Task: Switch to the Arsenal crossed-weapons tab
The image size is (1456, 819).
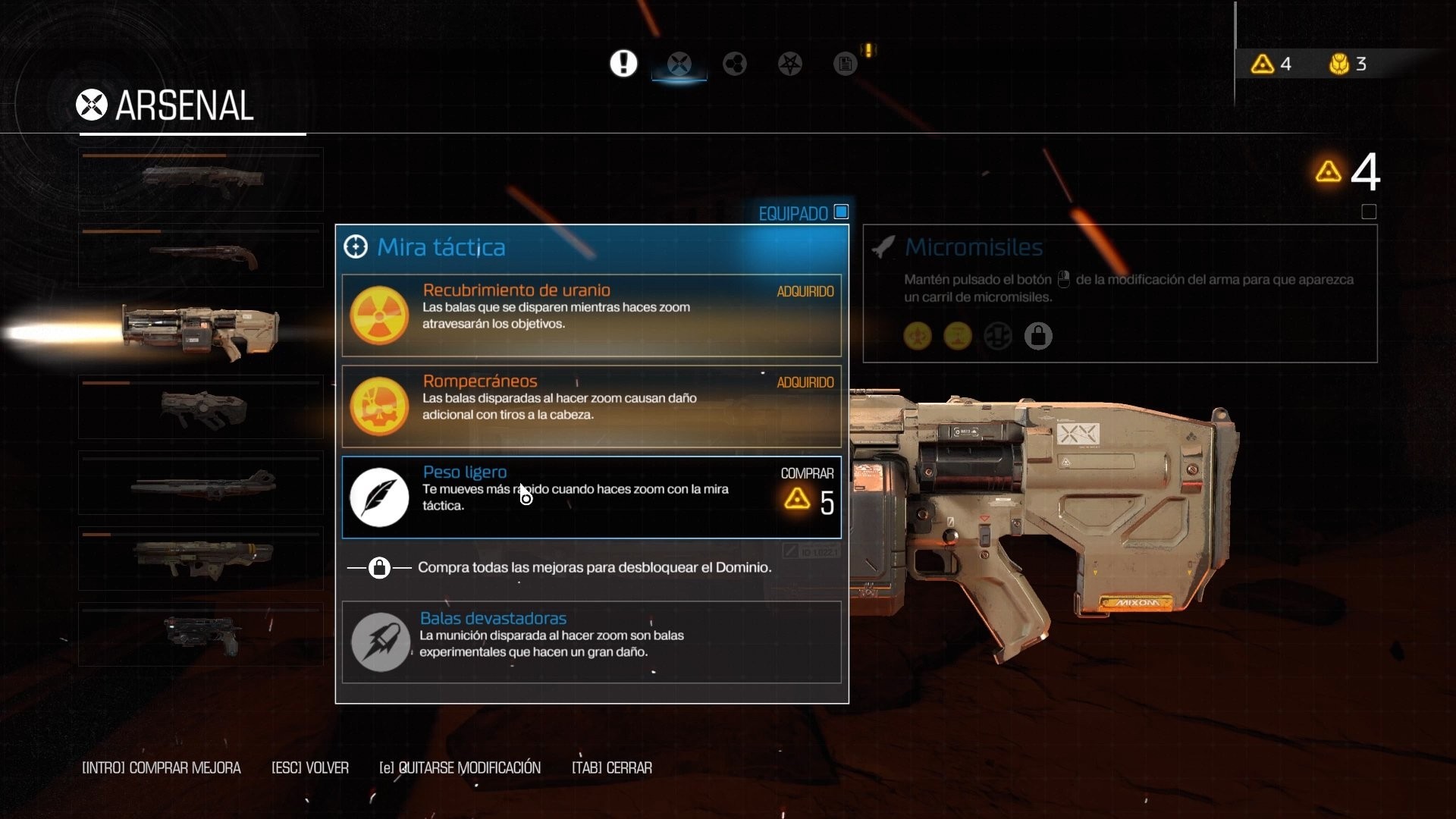Action: 679,64
